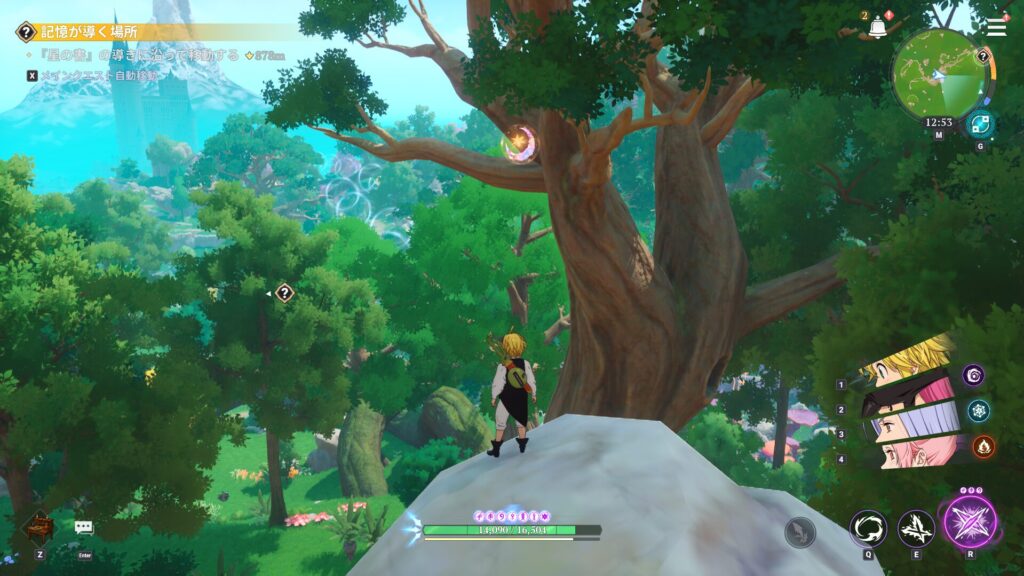Open the chat speech bubble
1024x576 pixels.
coord(83,527)
